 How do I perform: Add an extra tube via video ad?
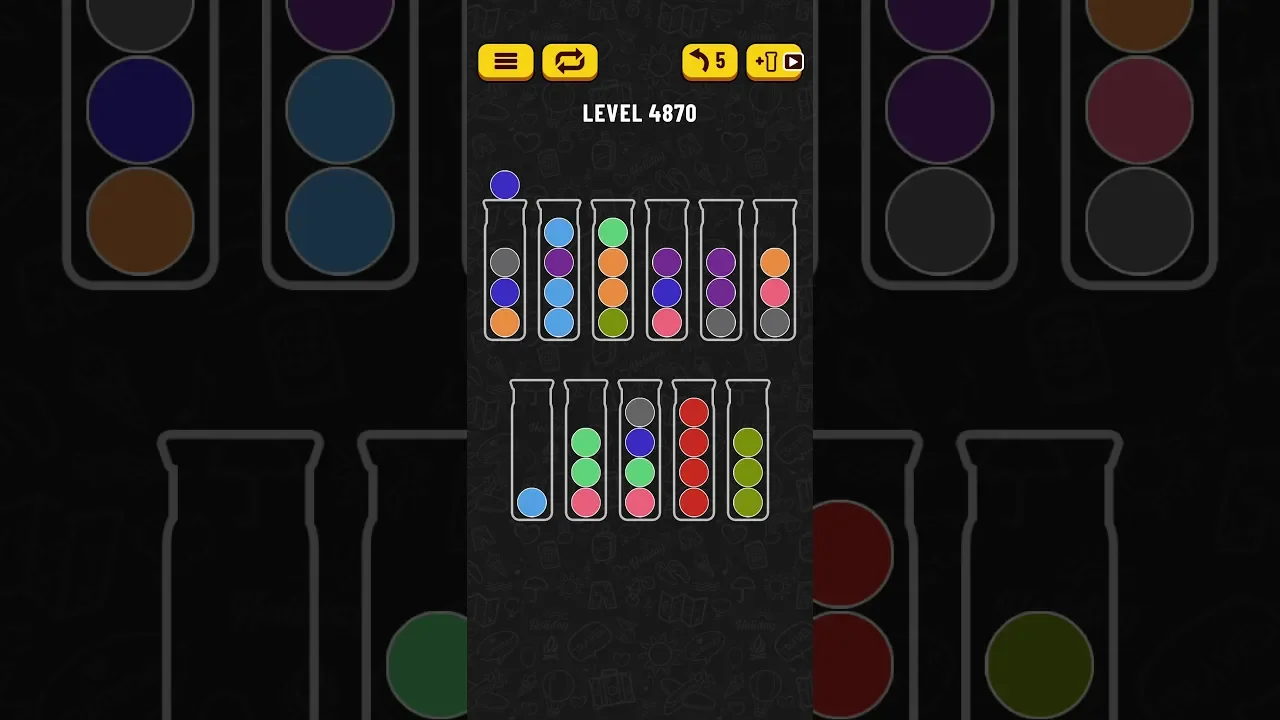(774, 62)
